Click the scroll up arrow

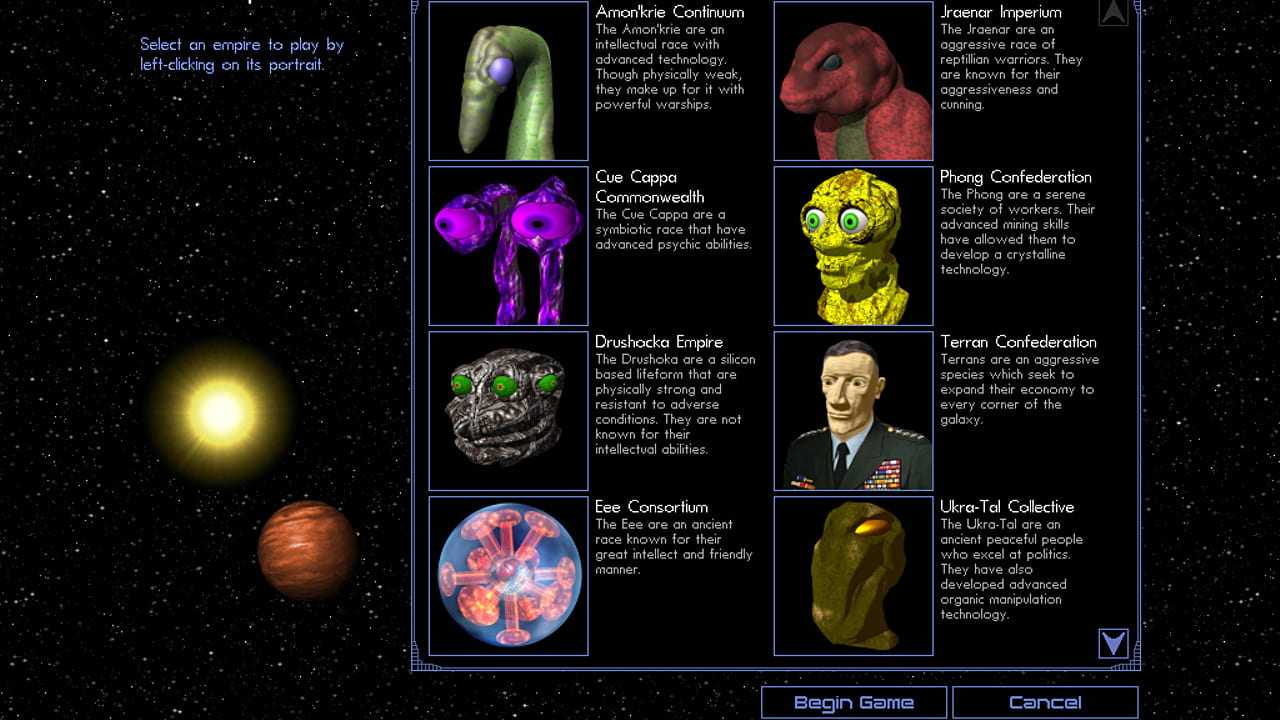tap(1113, 12)
